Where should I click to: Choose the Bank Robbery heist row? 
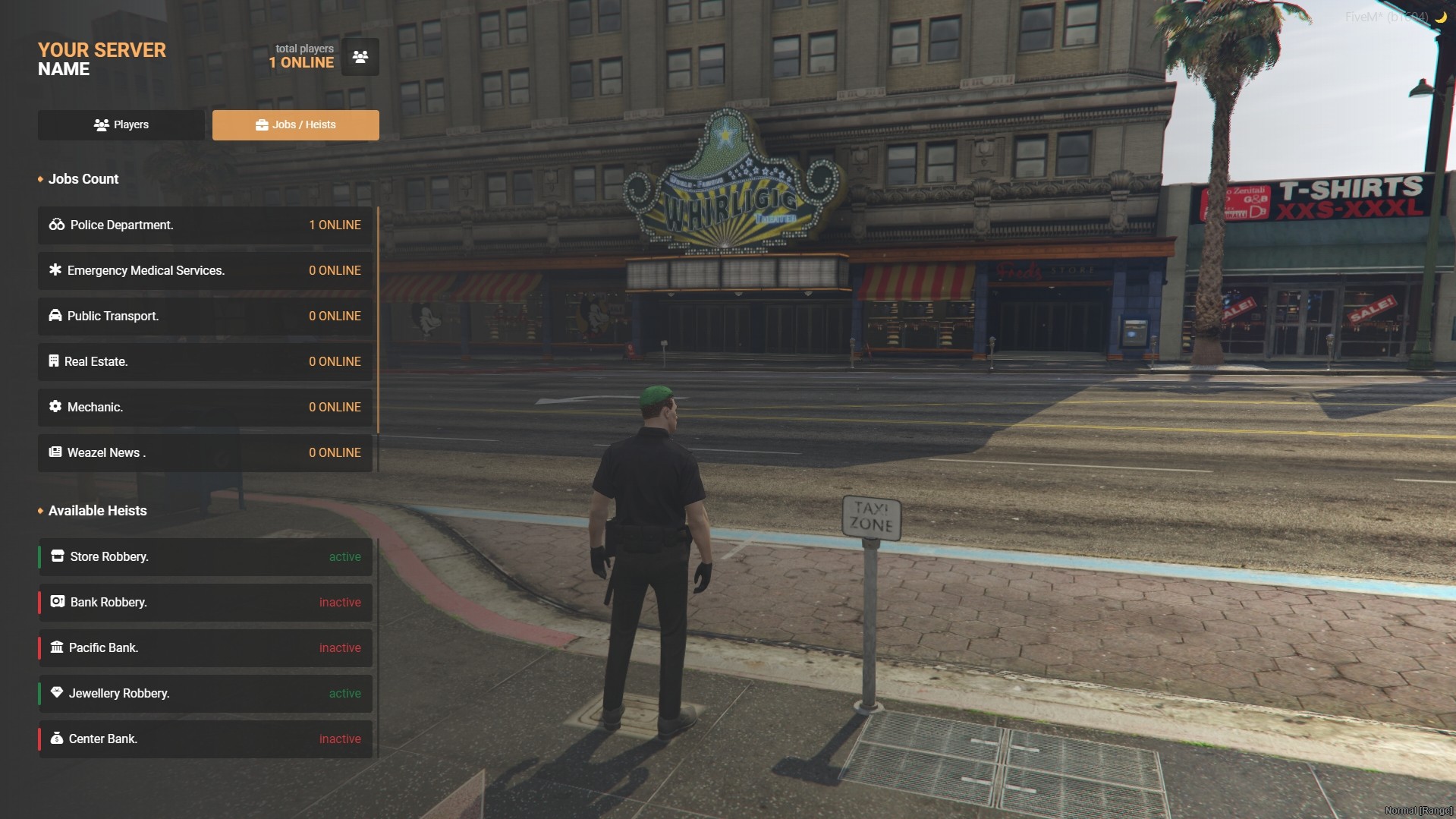[x=205, y=603]
